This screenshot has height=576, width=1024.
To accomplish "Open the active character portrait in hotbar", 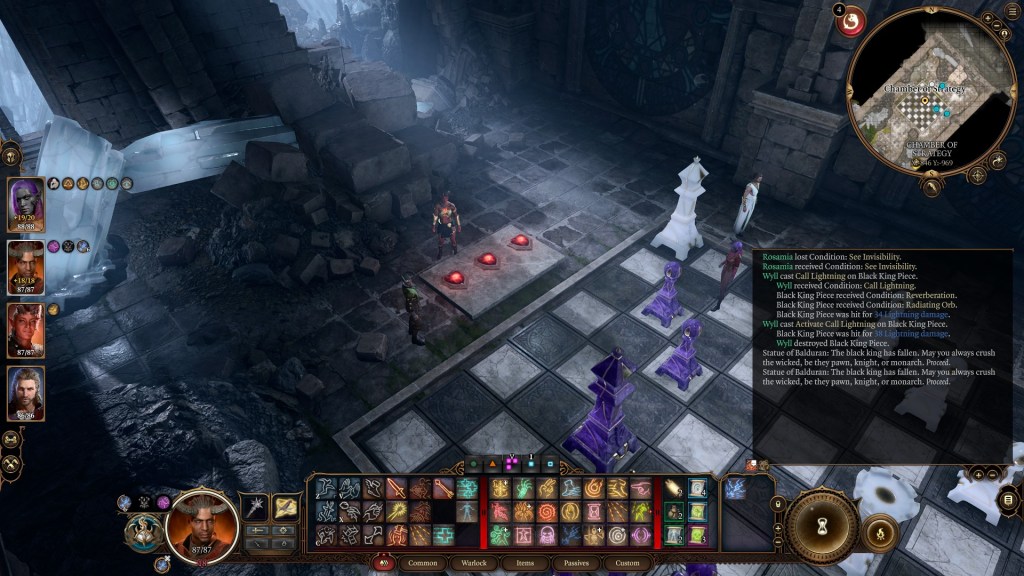I will click(x=202, y=524).
